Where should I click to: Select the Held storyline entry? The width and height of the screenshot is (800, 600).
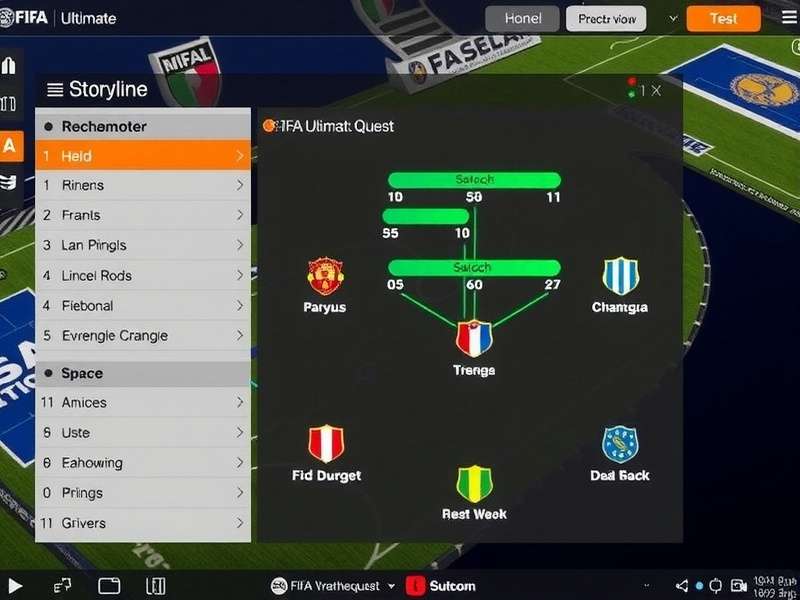tap(142, 156)
